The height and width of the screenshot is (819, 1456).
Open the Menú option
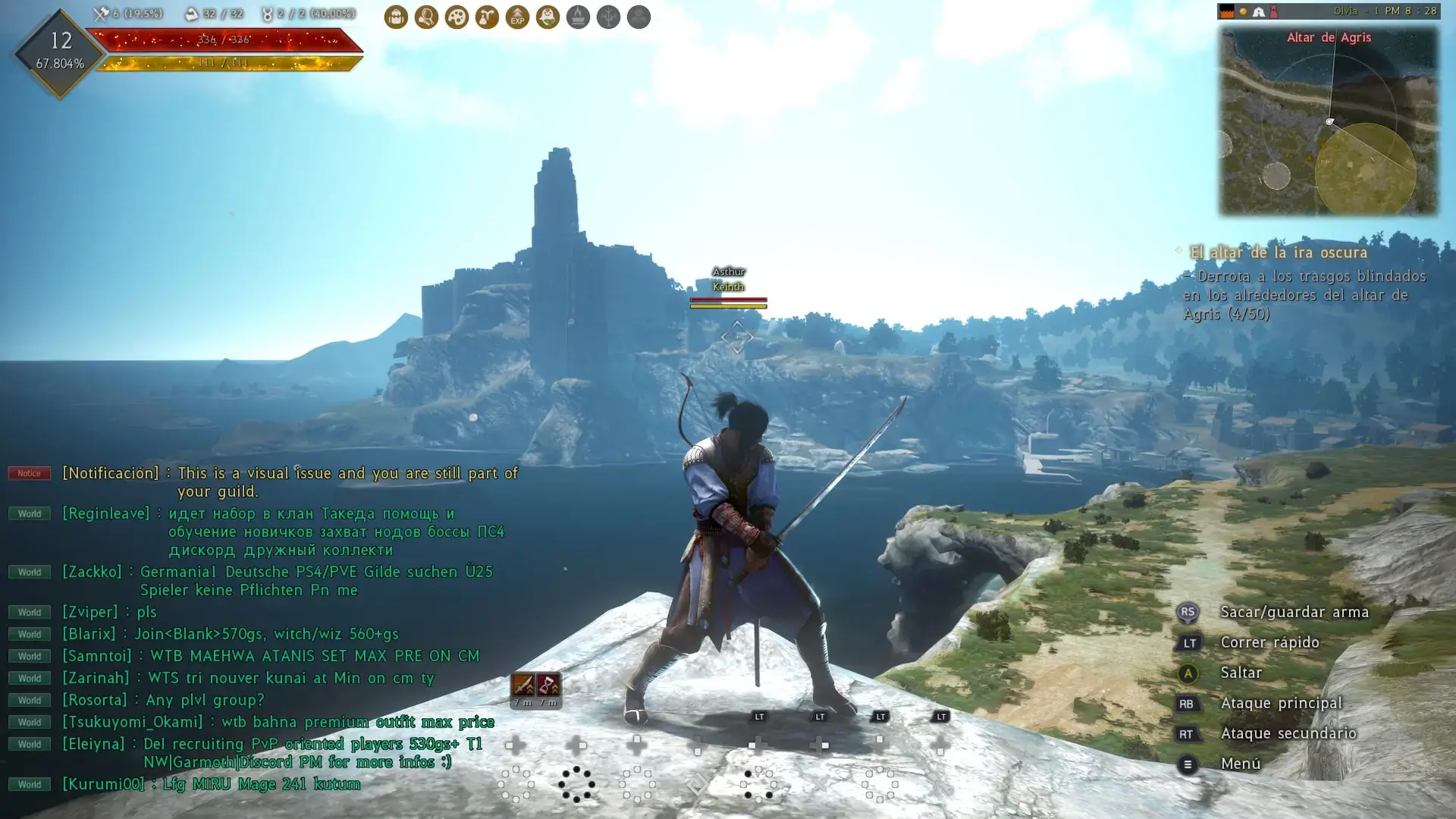[x=1241, y=764]
